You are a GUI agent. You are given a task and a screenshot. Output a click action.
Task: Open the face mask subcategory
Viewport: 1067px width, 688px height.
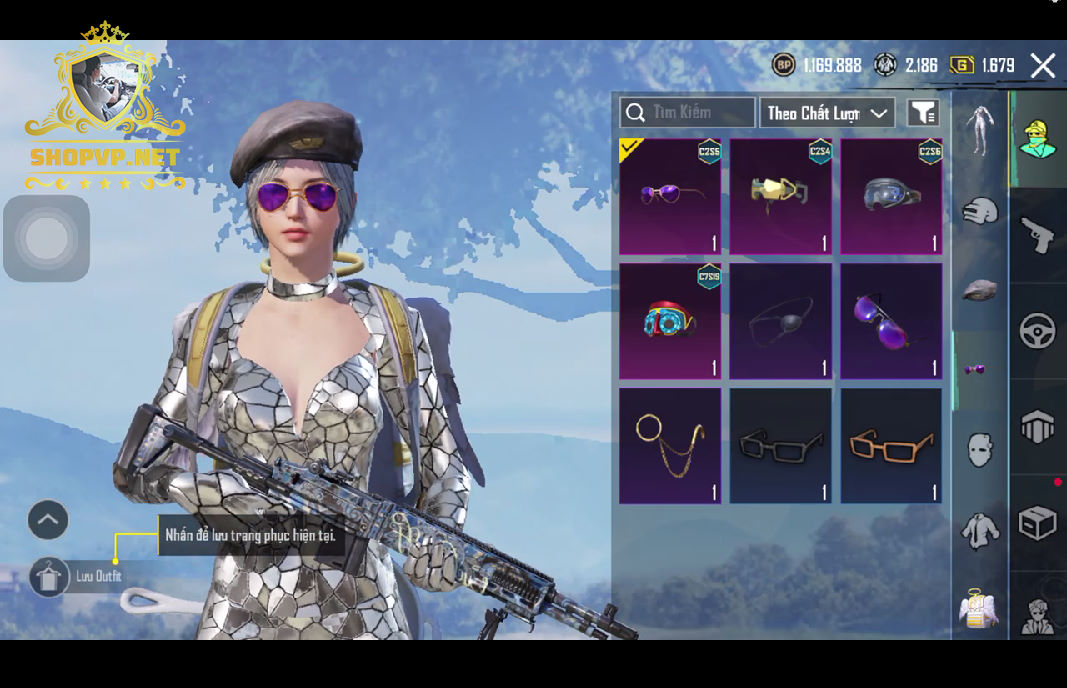pos(980,449)
